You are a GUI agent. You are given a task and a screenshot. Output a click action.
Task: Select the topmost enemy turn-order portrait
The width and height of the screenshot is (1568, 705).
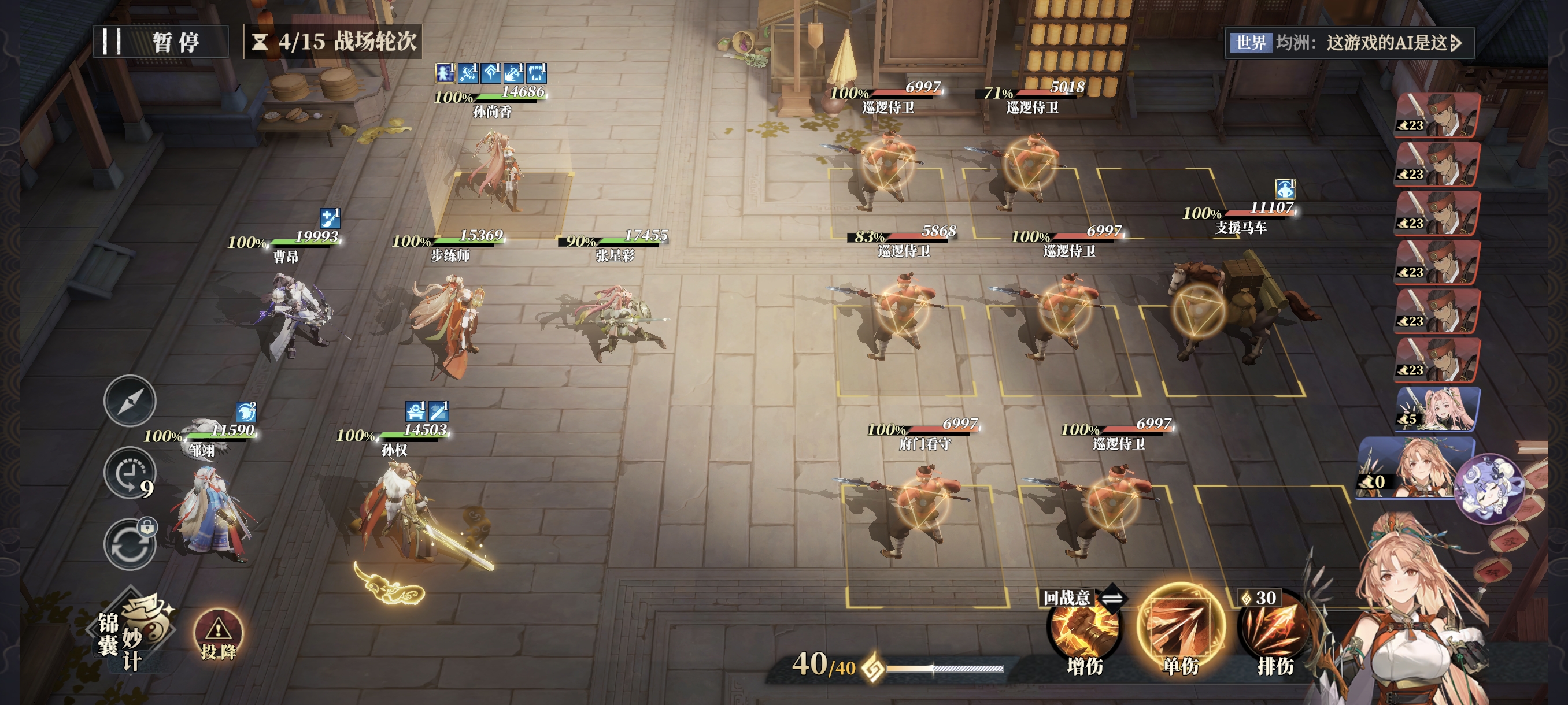pyautogui.click(x=1437, y=116)
